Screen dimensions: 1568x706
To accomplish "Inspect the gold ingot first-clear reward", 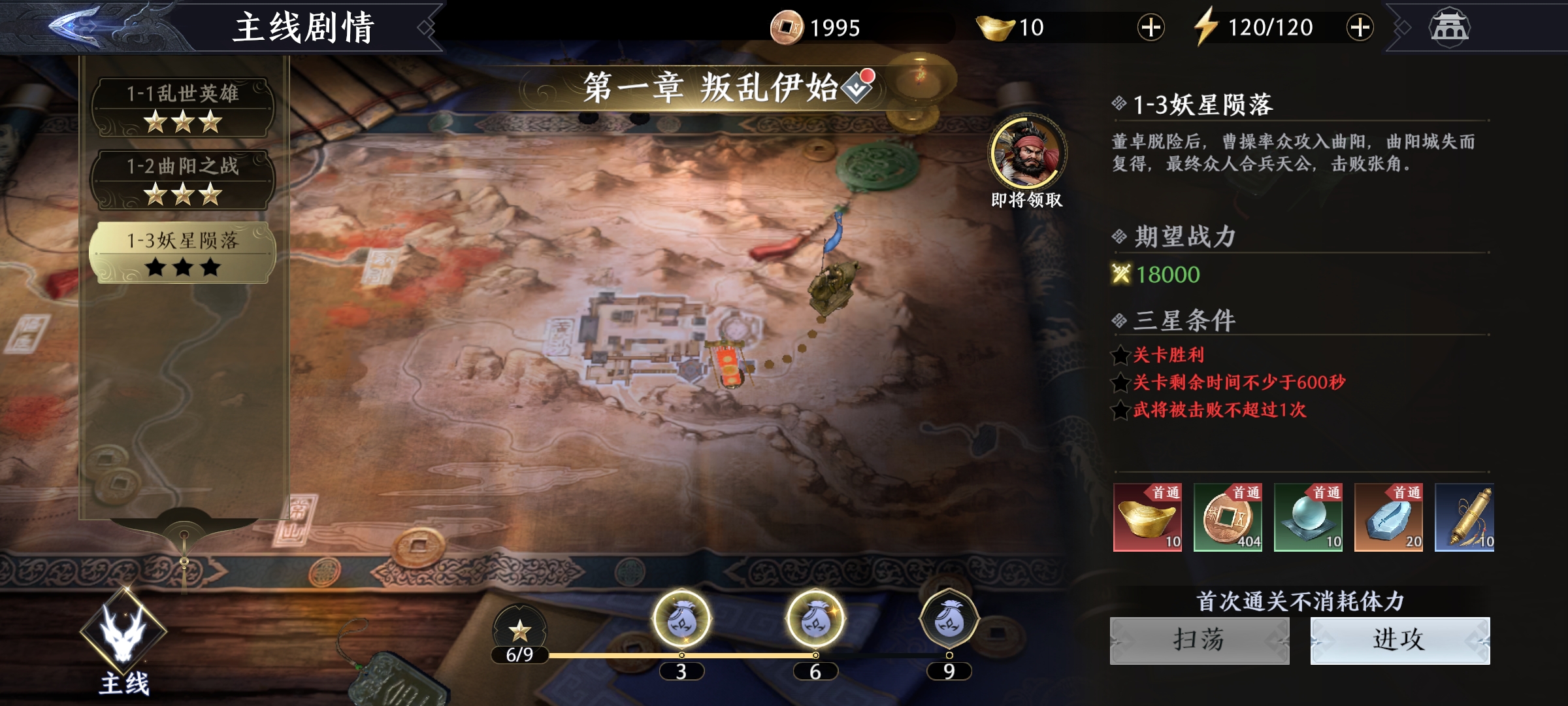I will pyautogui.click(x=1147, y=518).
